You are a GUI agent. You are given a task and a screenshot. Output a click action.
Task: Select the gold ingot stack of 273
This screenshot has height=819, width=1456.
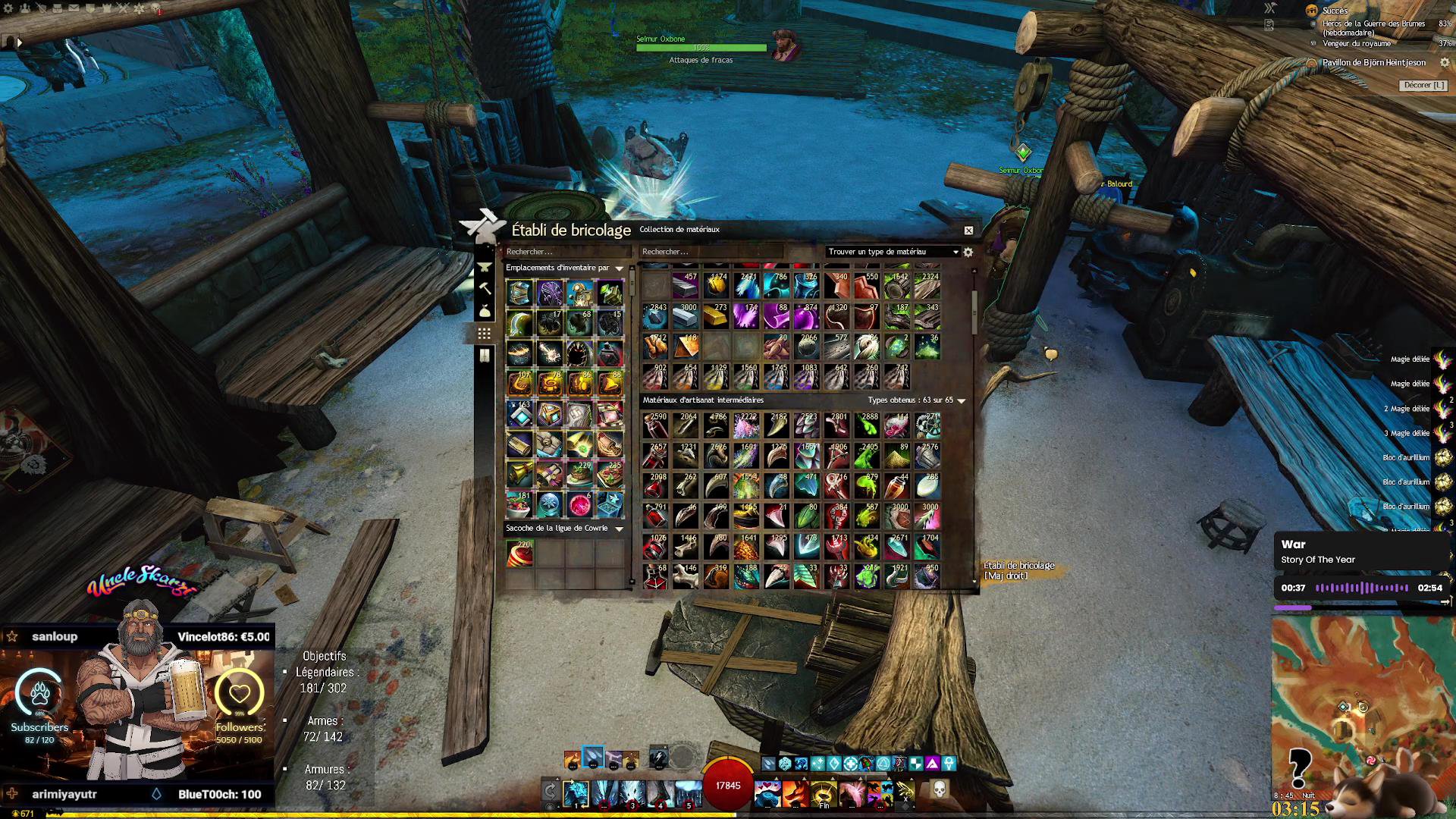(x=715, y=317)
